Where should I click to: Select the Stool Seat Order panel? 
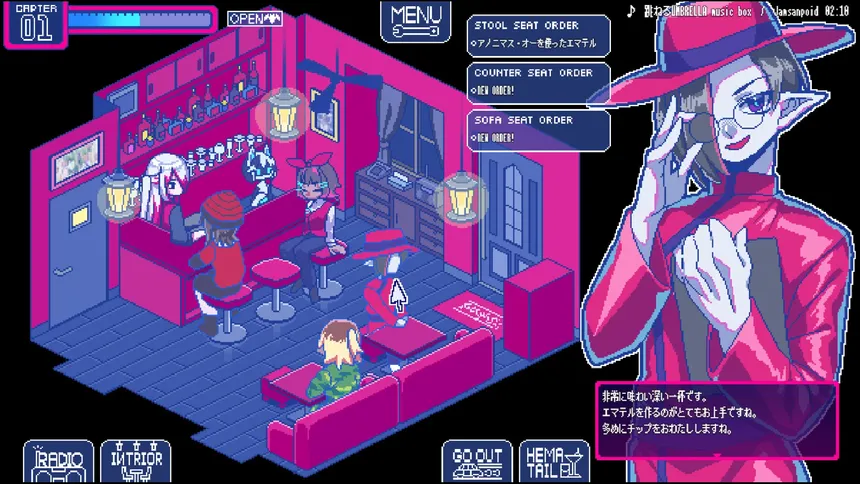coord(538,35)
